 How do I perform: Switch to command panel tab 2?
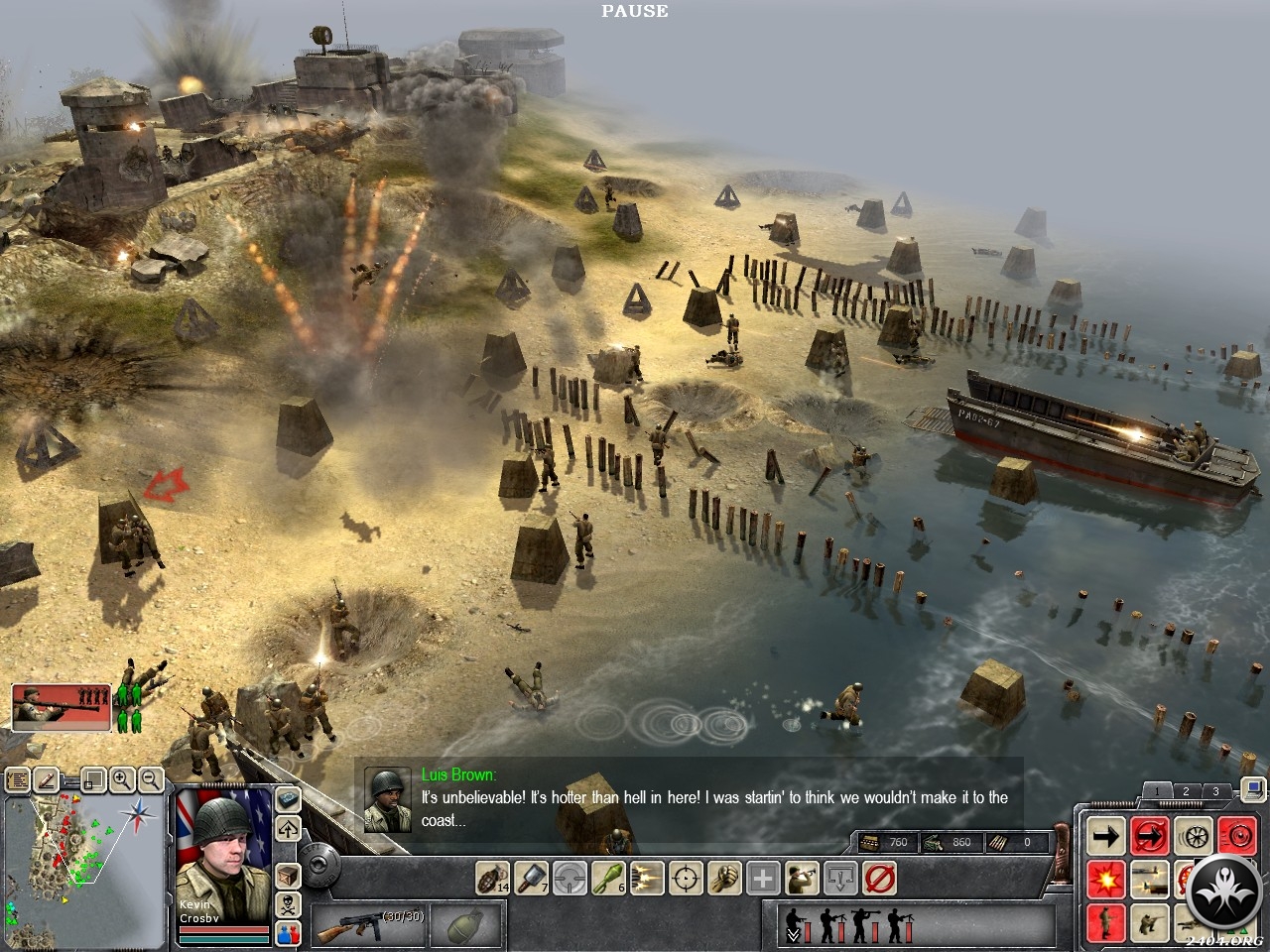1185,791
